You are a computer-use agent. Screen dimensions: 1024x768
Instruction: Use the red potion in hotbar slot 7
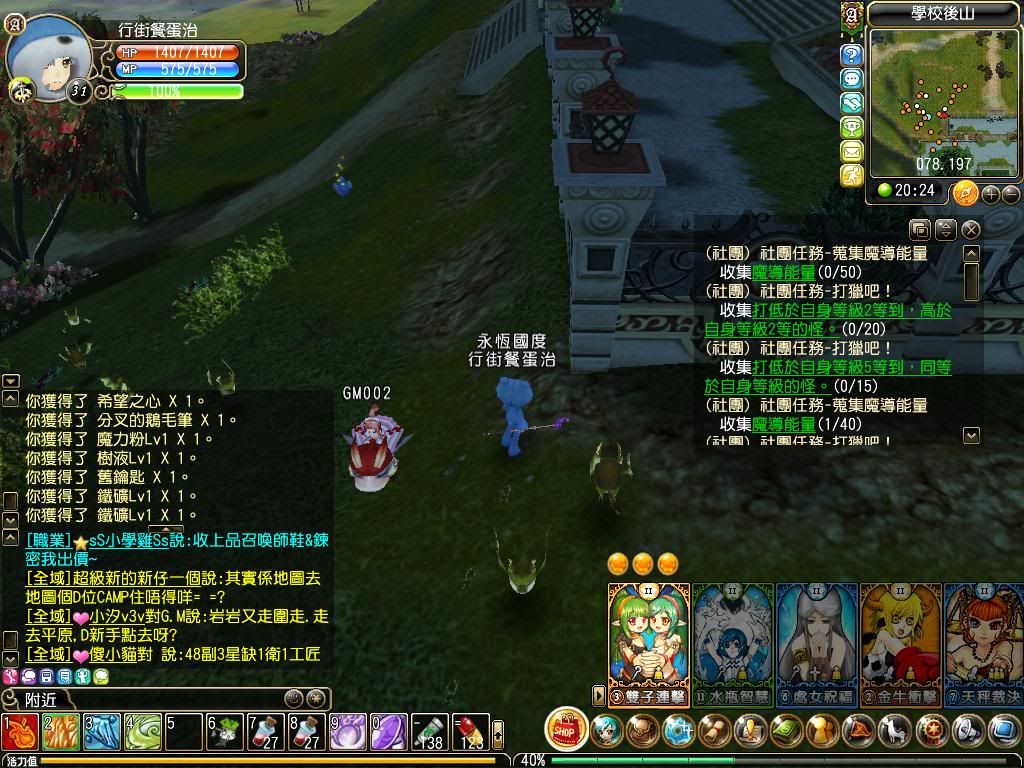click(x=266, y=732)
